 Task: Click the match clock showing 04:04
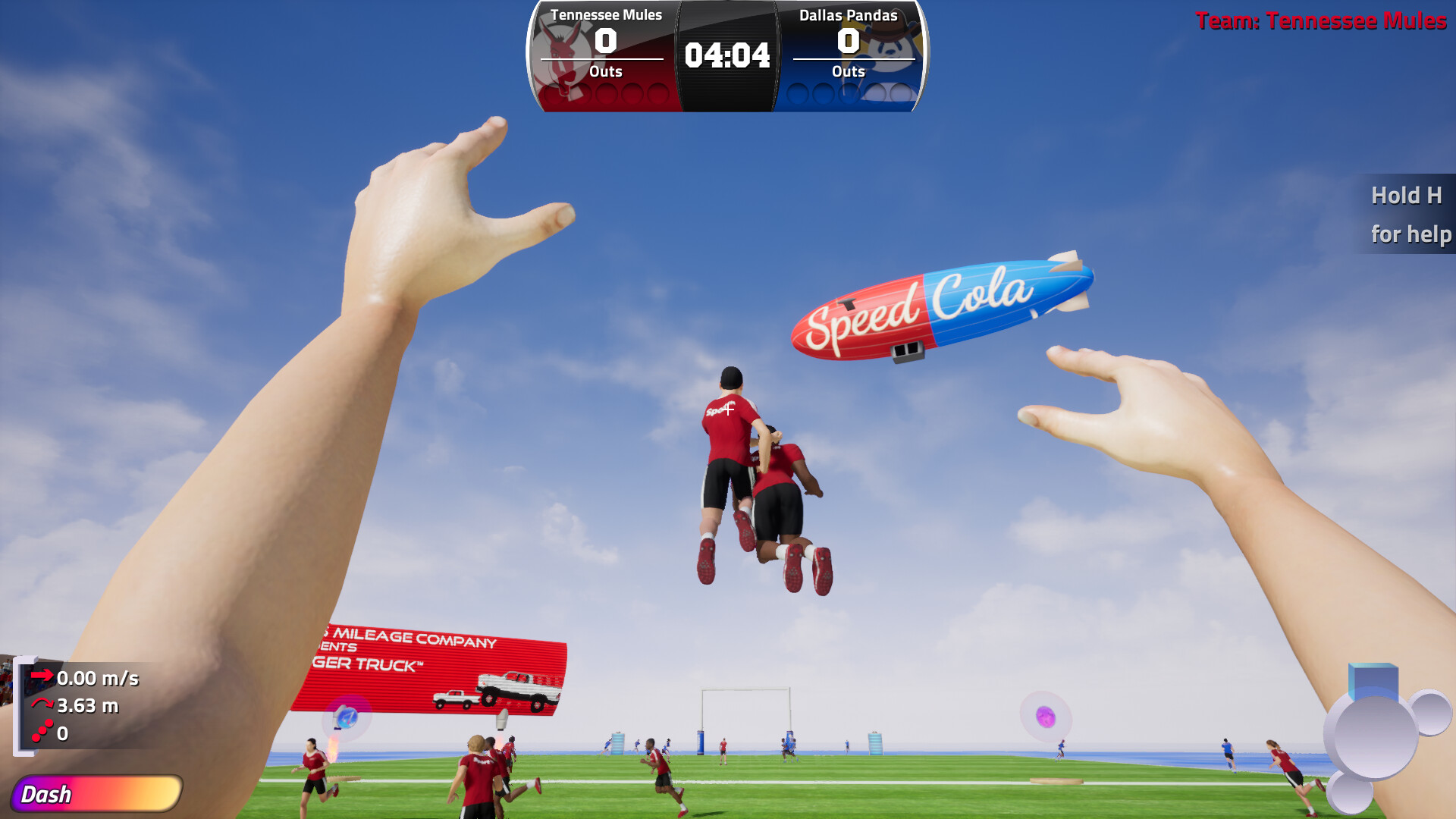(x=726, y=55)
